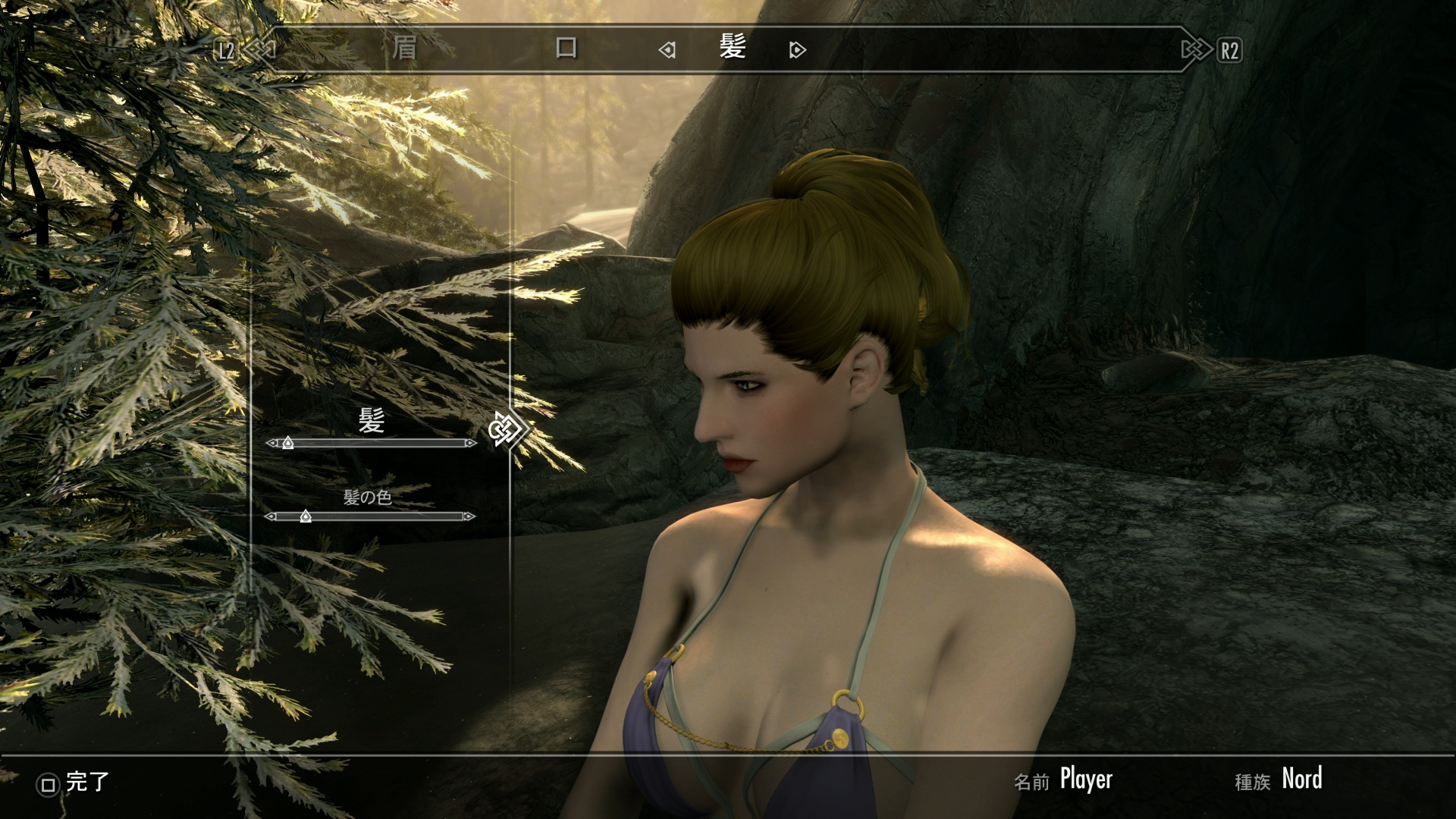Click the right arrow beside the 髪 tab
The width and height of the screenshot is (1456, 819).
[797, 51]
